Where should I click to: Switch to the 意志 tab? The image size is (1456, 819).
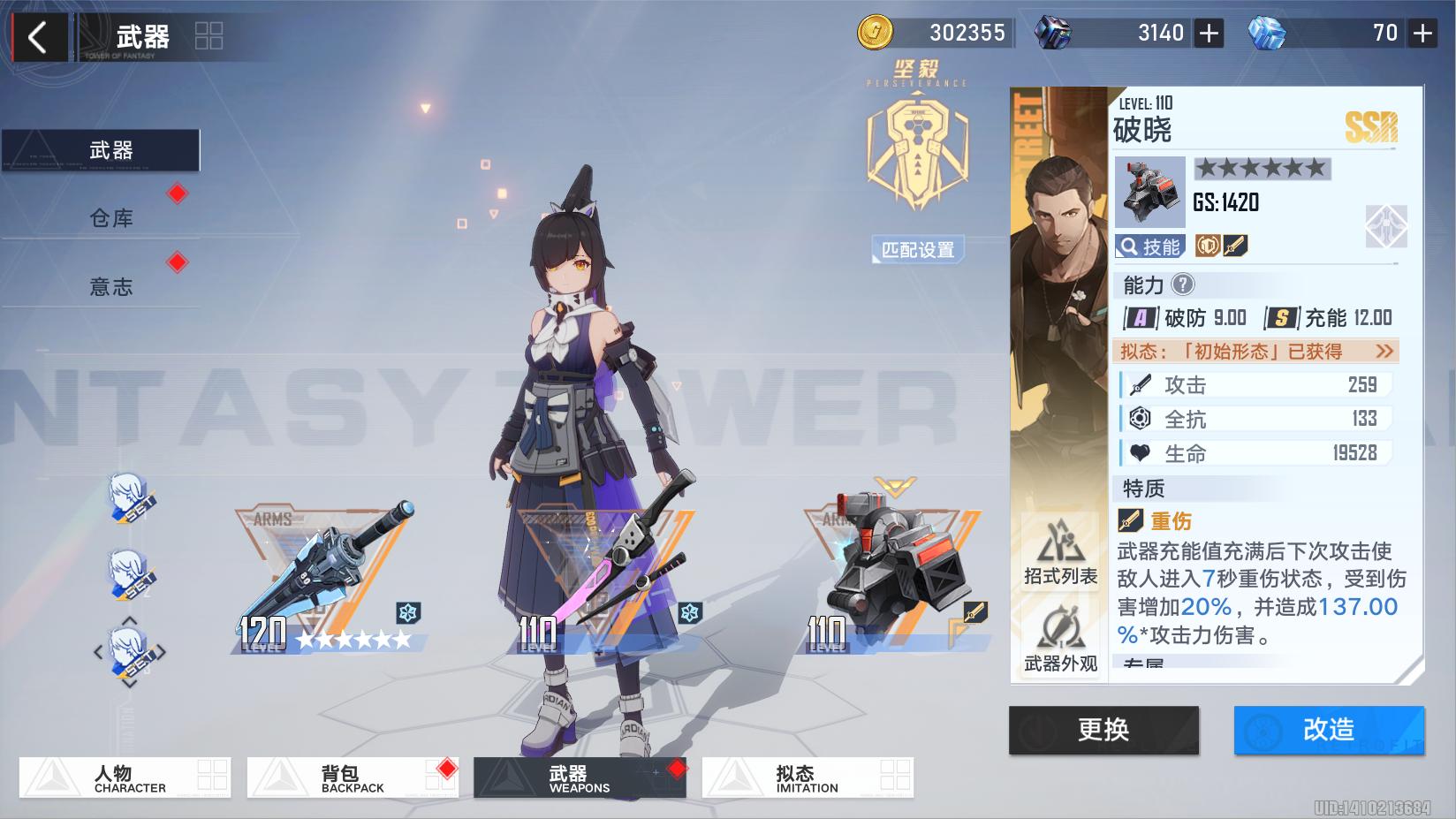tap(111, 287)
